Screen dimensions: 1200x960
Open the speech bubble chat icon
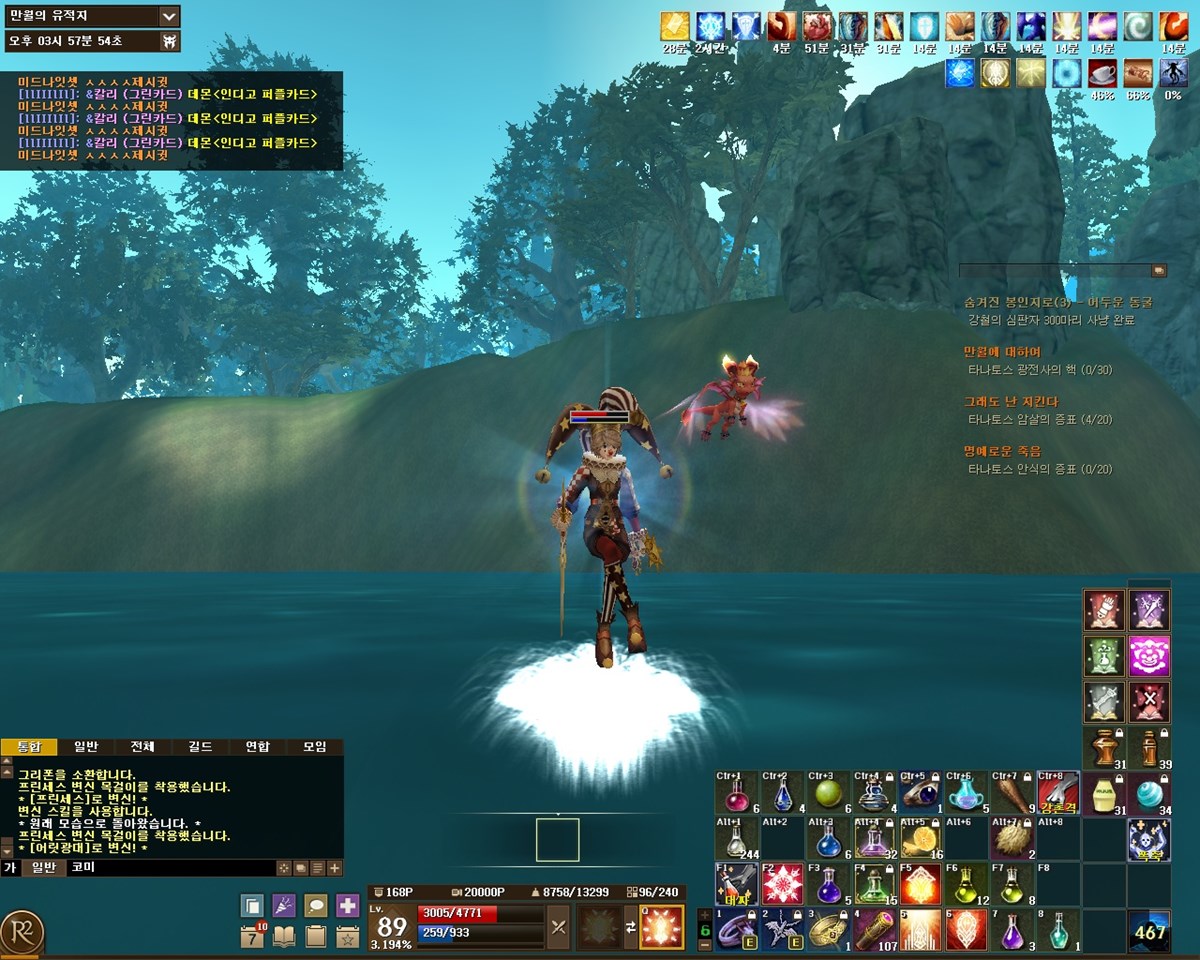pos(315,906)
